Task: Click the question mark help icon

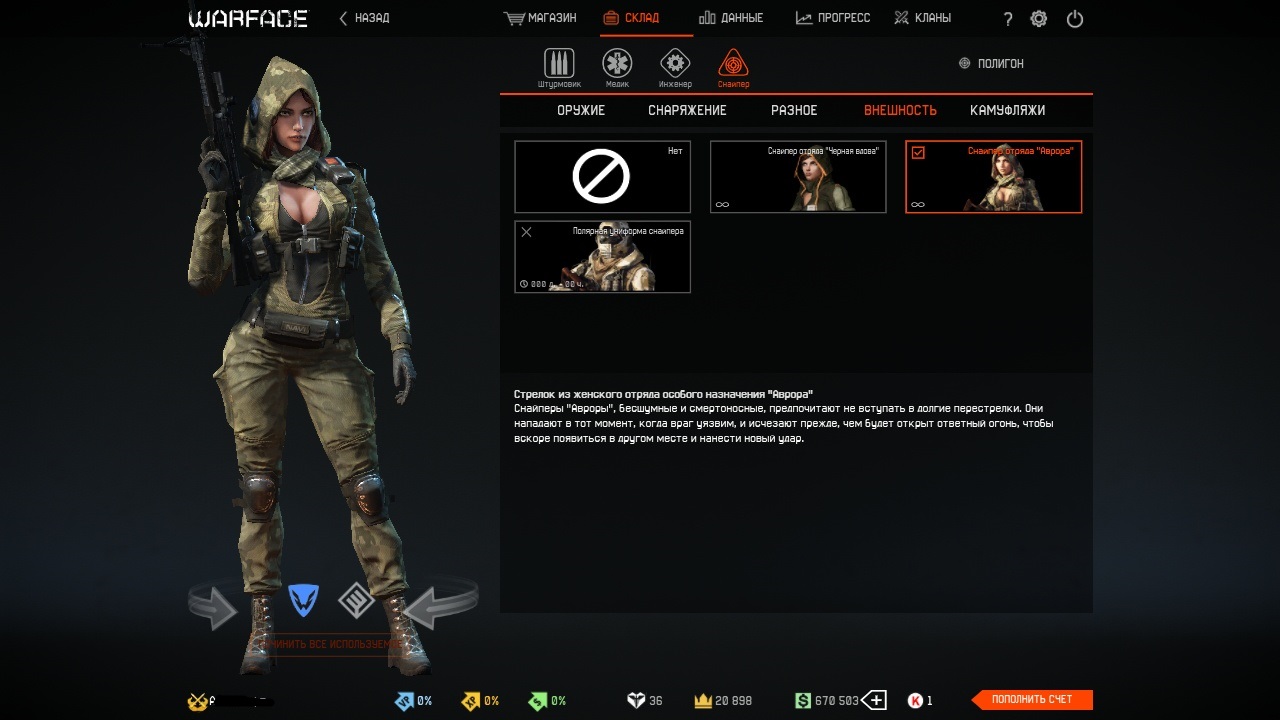Action: pyautogui.click(x=1008, y=19)
